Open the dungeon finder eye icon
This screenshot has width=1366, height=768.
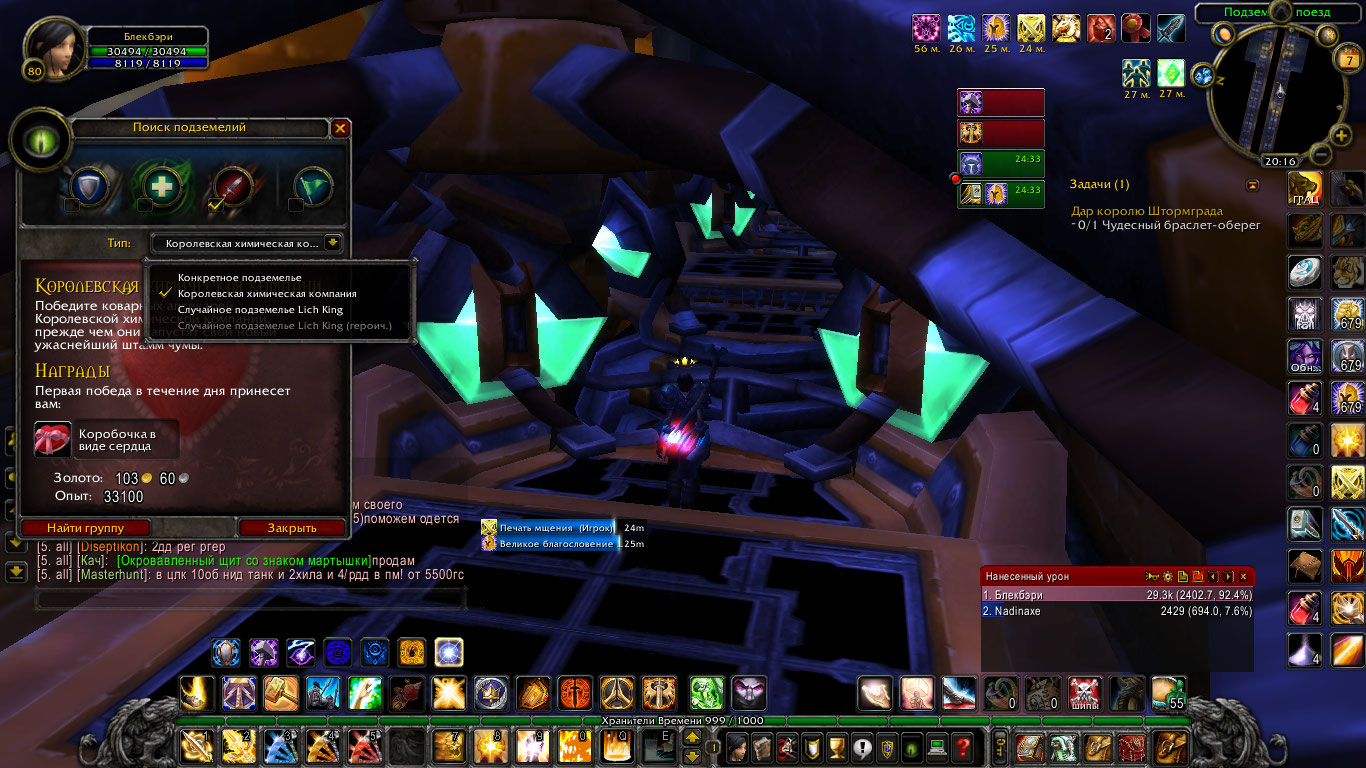click(38, 140)
